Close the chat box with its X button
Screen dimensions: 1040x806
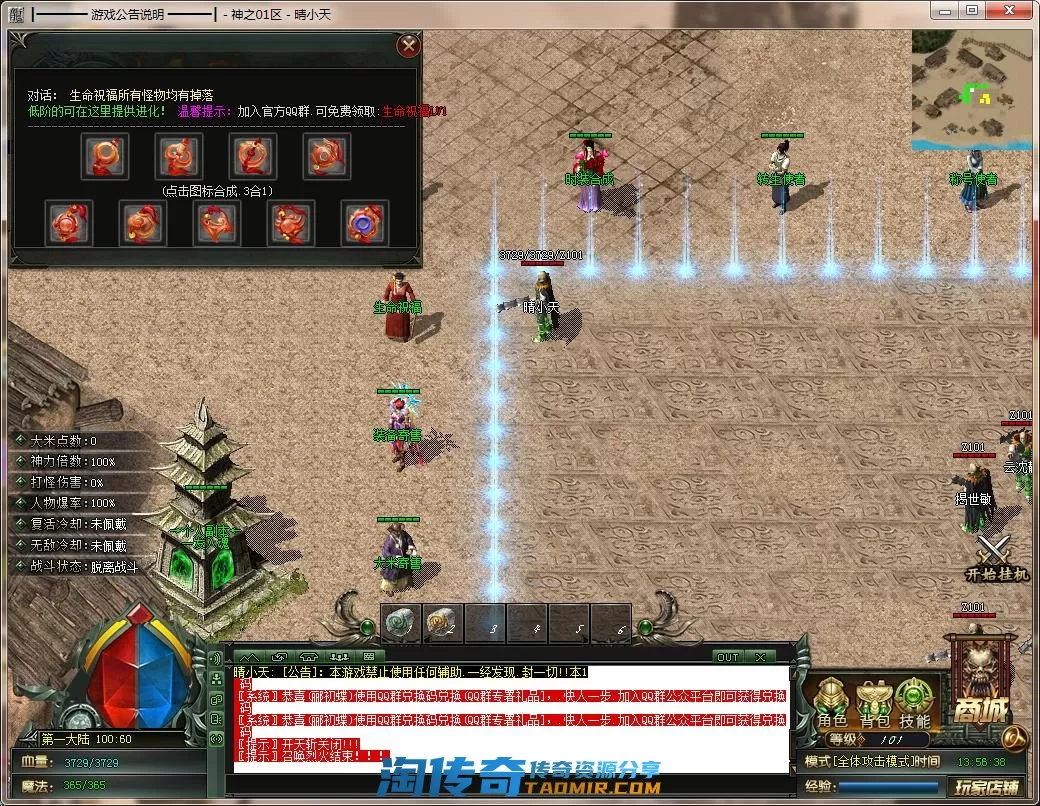pos(761,657)
